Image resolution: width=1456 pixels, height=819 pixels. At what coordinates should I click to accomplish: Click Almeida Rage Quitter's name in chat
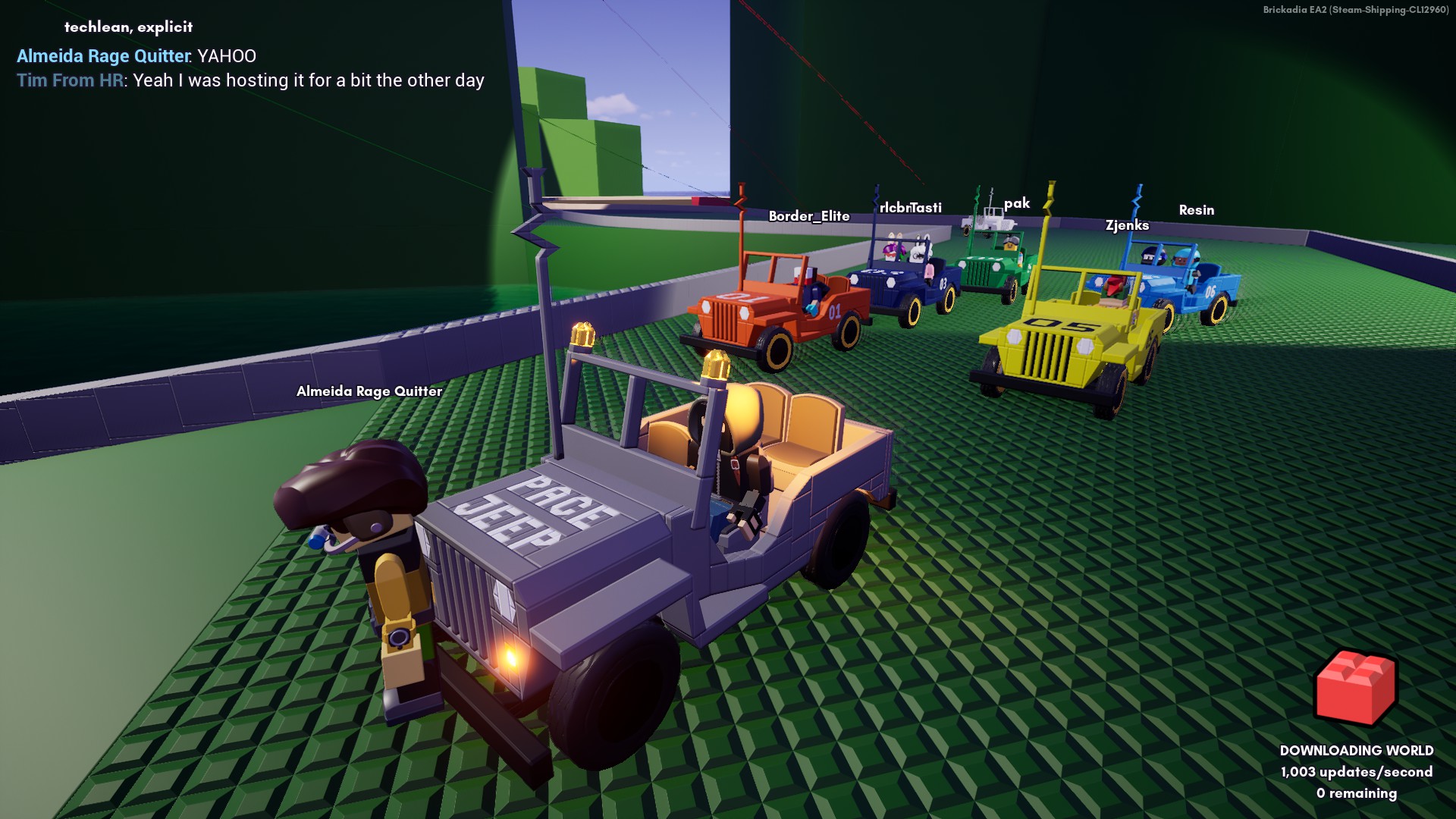click(103, 56)
